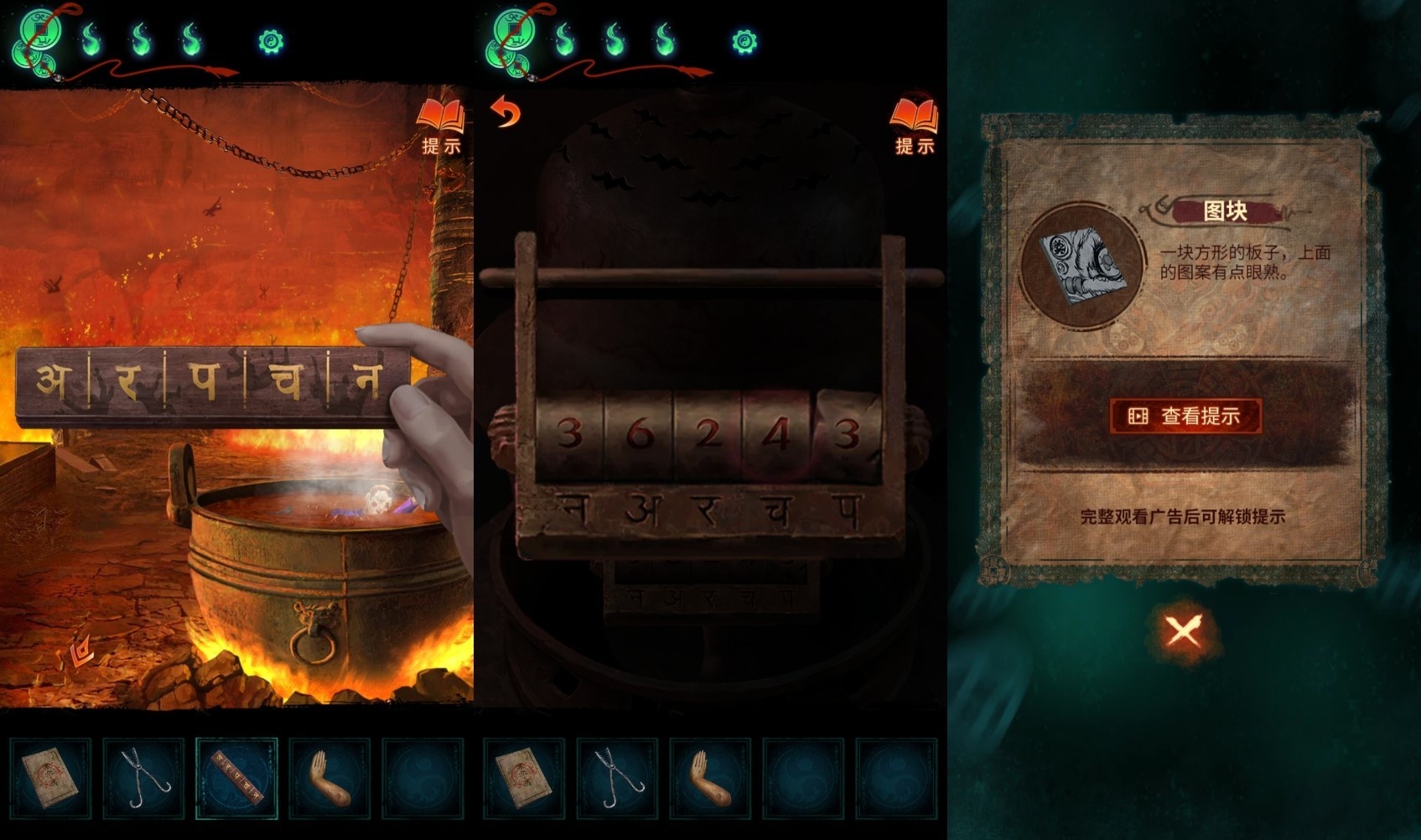Select the chain hooks in the lock puzzle inventory
1421x840 pixels.
click(x=617, y=777)
